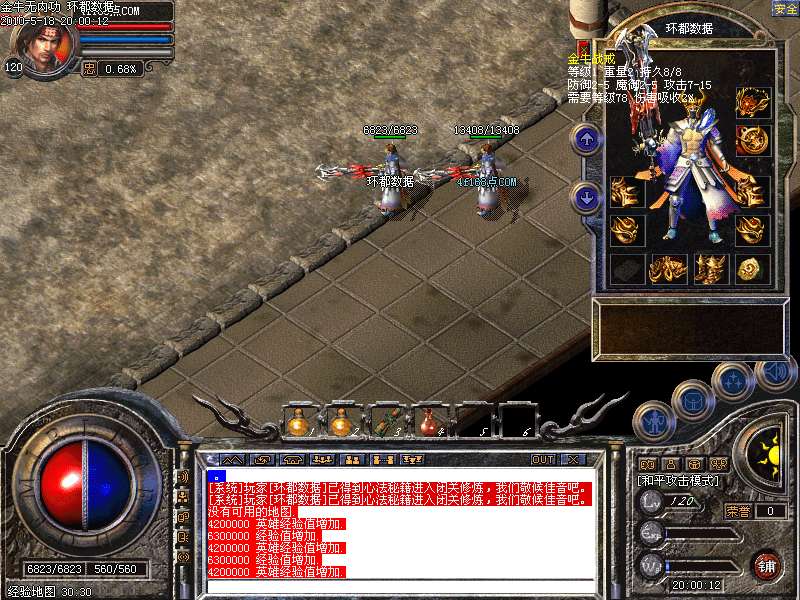
Task: Click the chat text input line
Action: pyautogui.click(x=400, y=586)
